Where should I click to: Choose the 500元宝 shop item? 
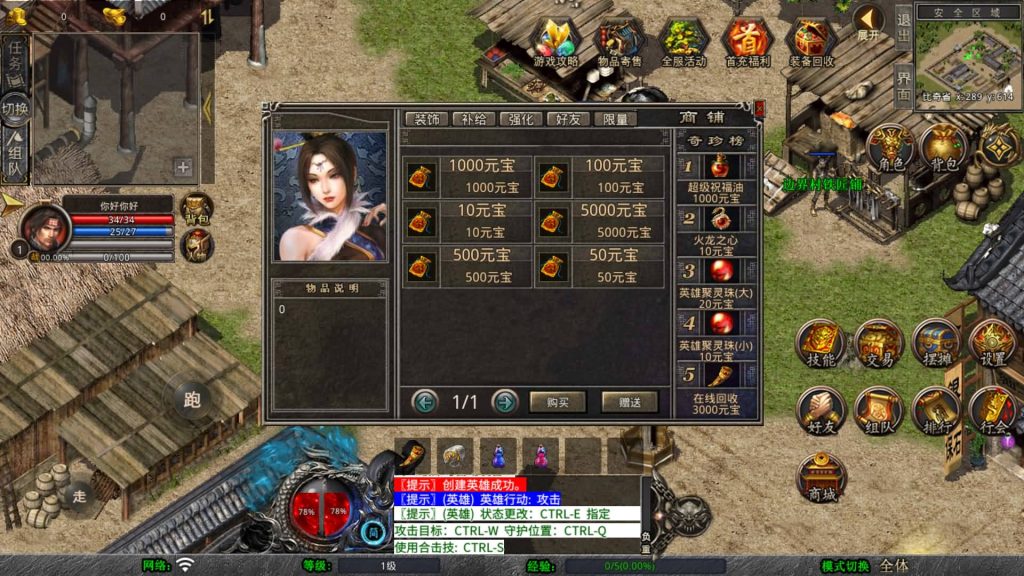(x=467, y=265)
